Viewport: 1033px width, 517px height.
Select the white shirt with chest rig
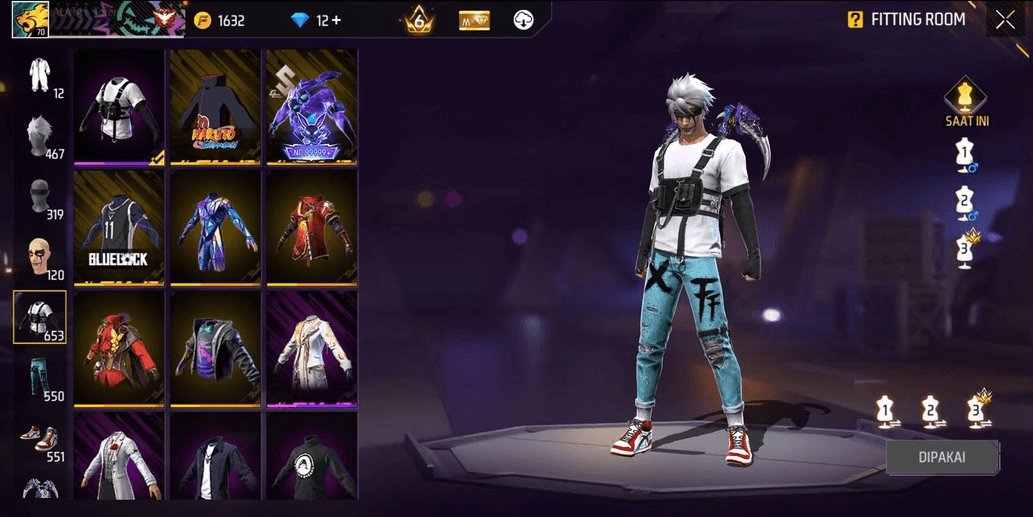coord(119,107)
